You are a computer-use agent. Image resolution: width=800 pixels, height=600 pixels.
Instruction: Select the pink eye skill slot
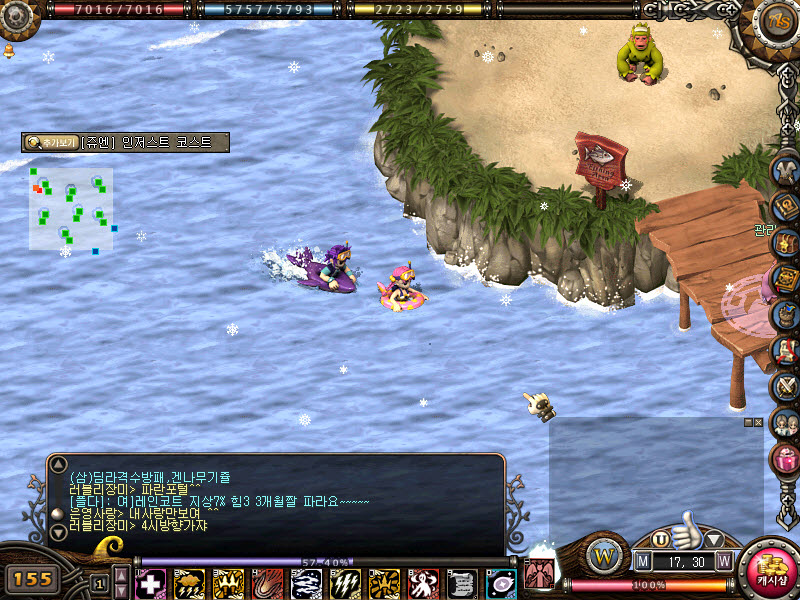click(x=500, y=583)
